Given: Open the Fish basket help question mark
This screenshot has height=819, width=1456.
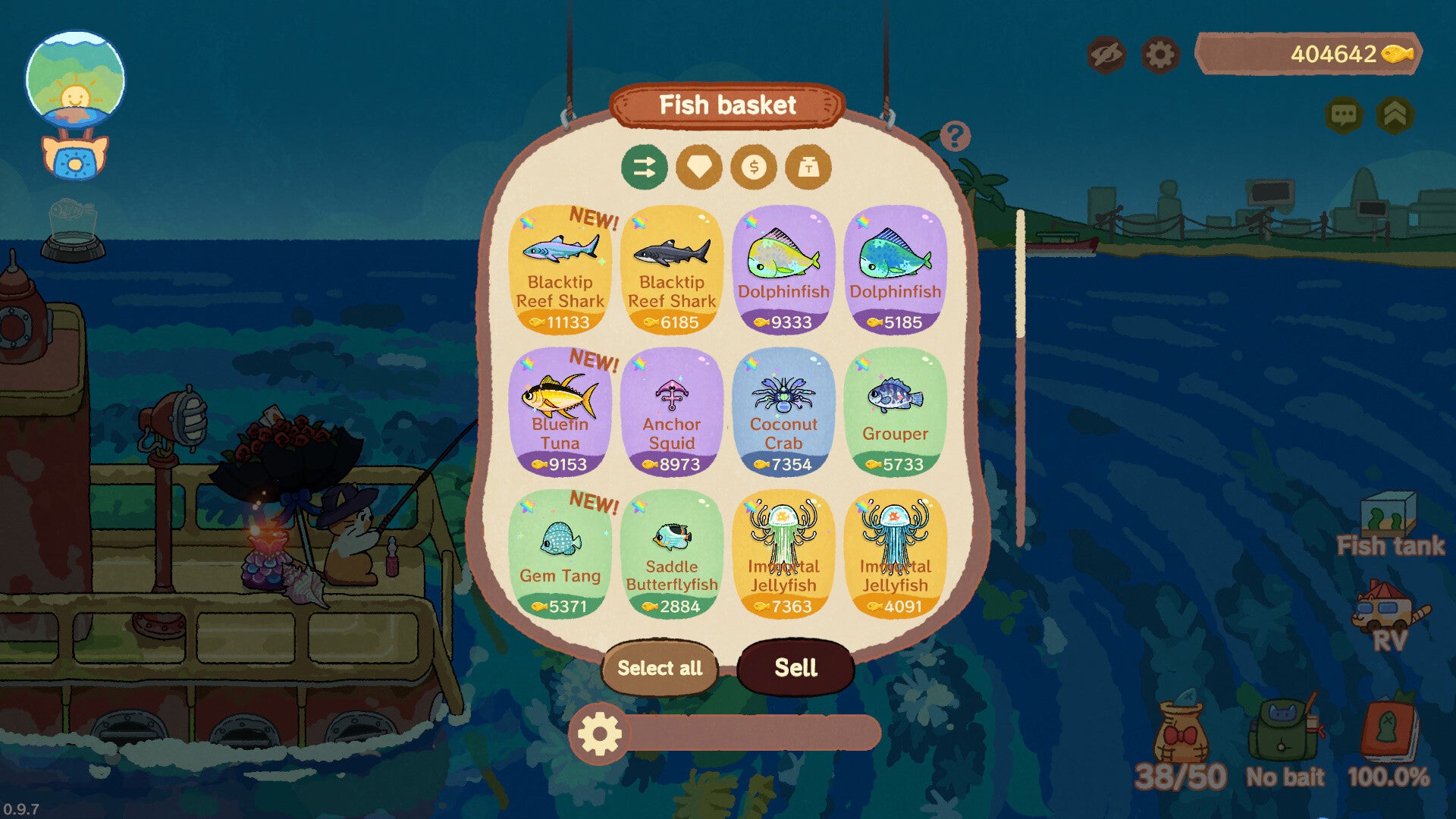Looking at the screenshot, I should (954, 136).
